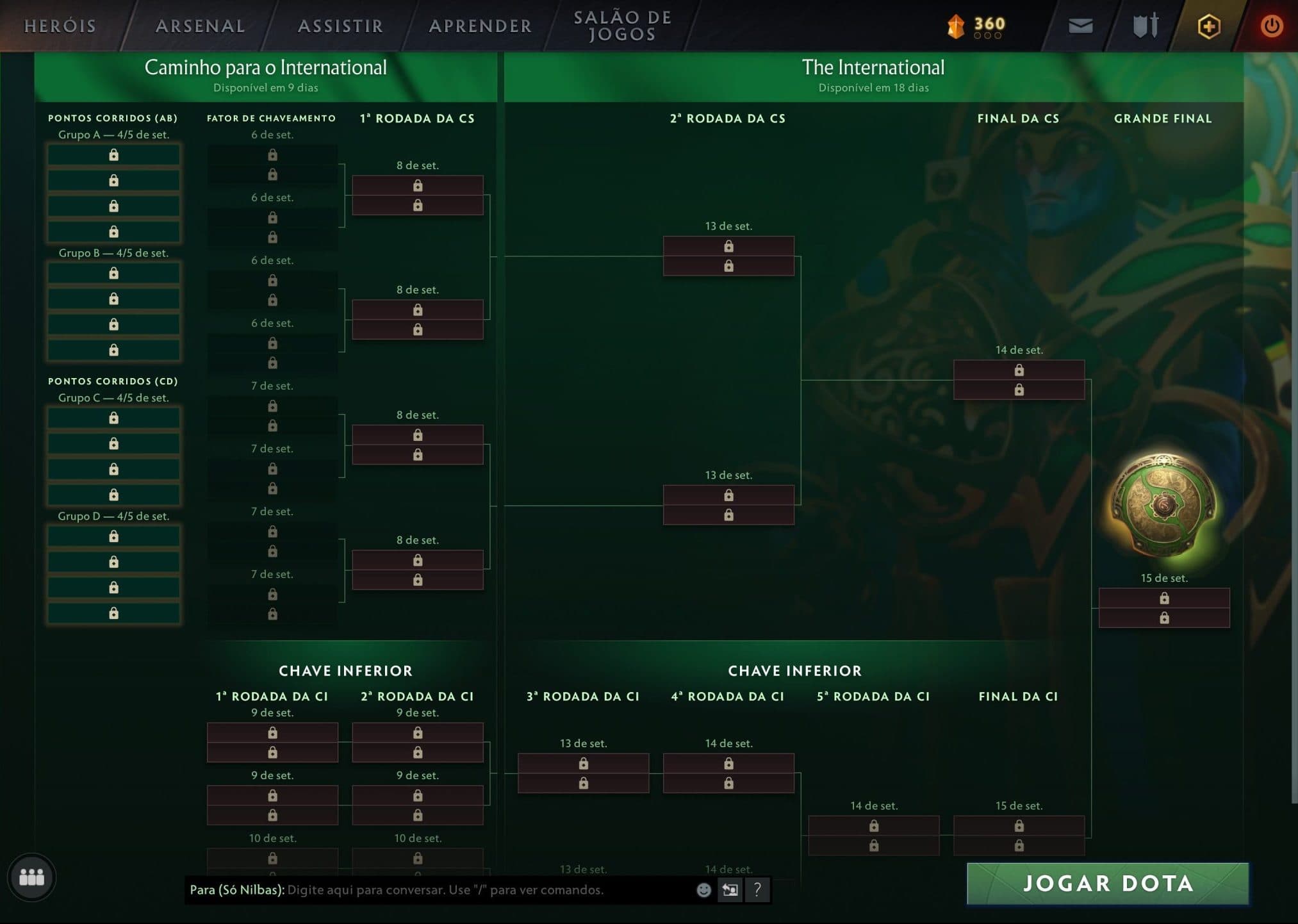Open the friends list icon bottom left
The width and height of the screenshot is (1298, 924).
pos(31,878)
